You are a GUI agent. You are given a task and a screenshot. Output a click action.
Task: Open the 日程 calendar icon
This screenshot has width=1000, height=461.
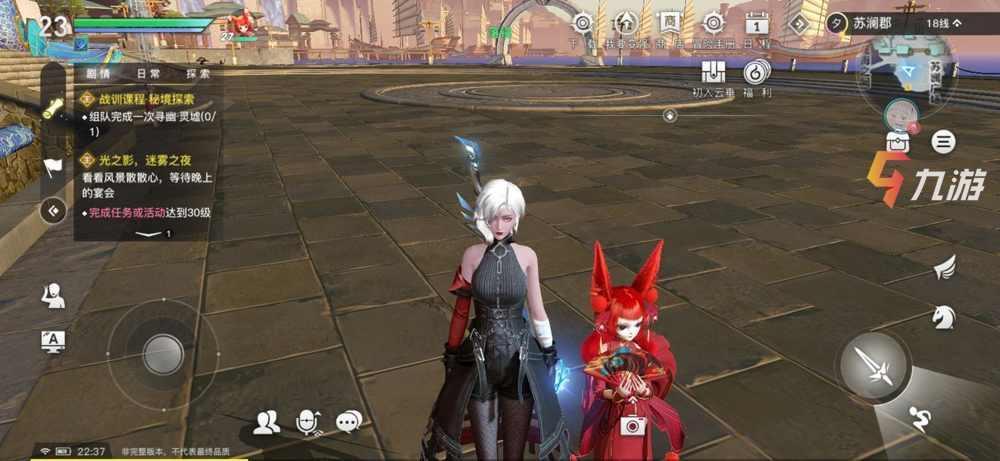[757, 24]
